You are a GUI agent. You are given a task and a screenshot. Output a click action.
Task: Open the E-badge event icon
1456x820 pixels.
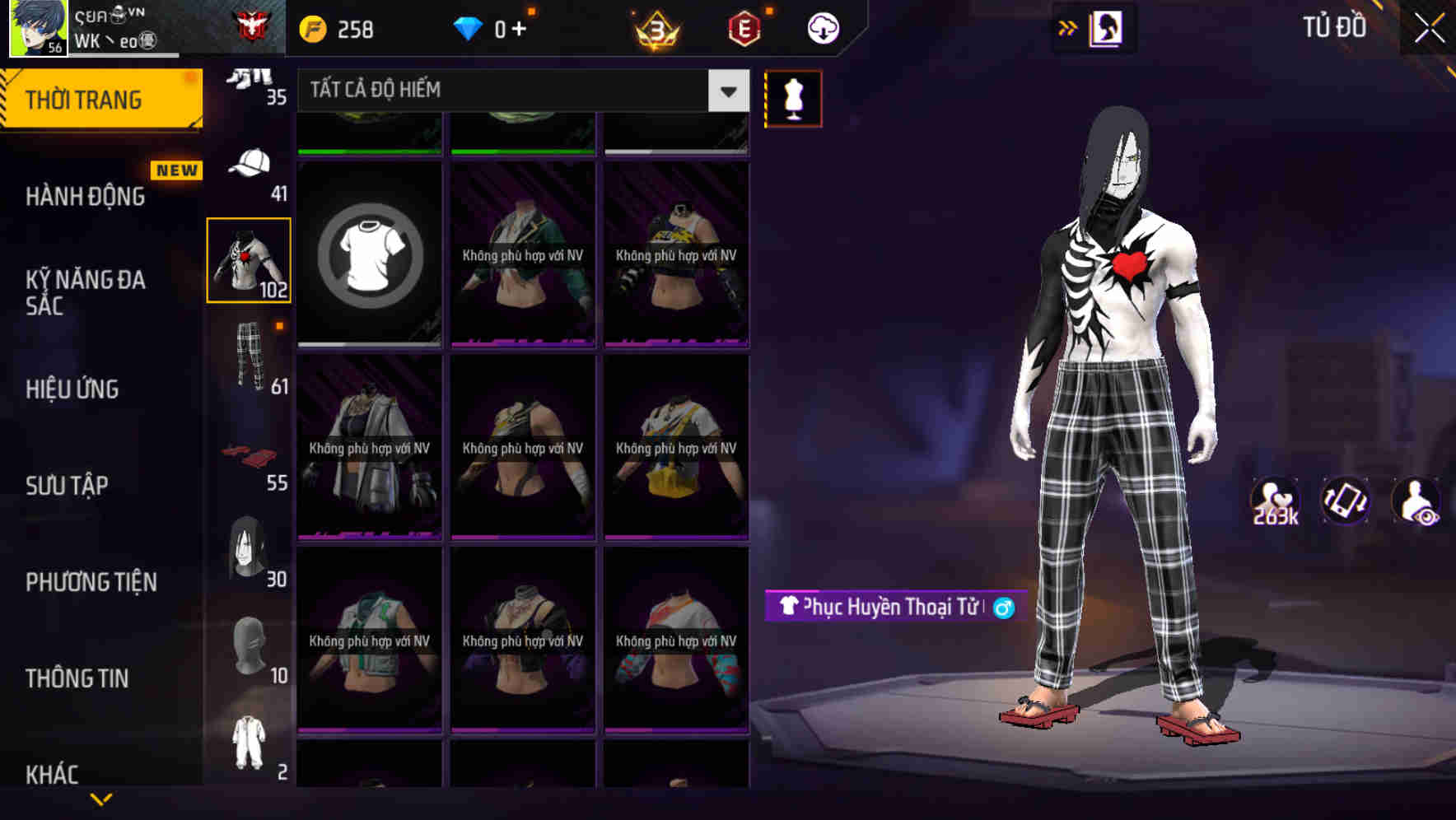click(x=743, y=27)
